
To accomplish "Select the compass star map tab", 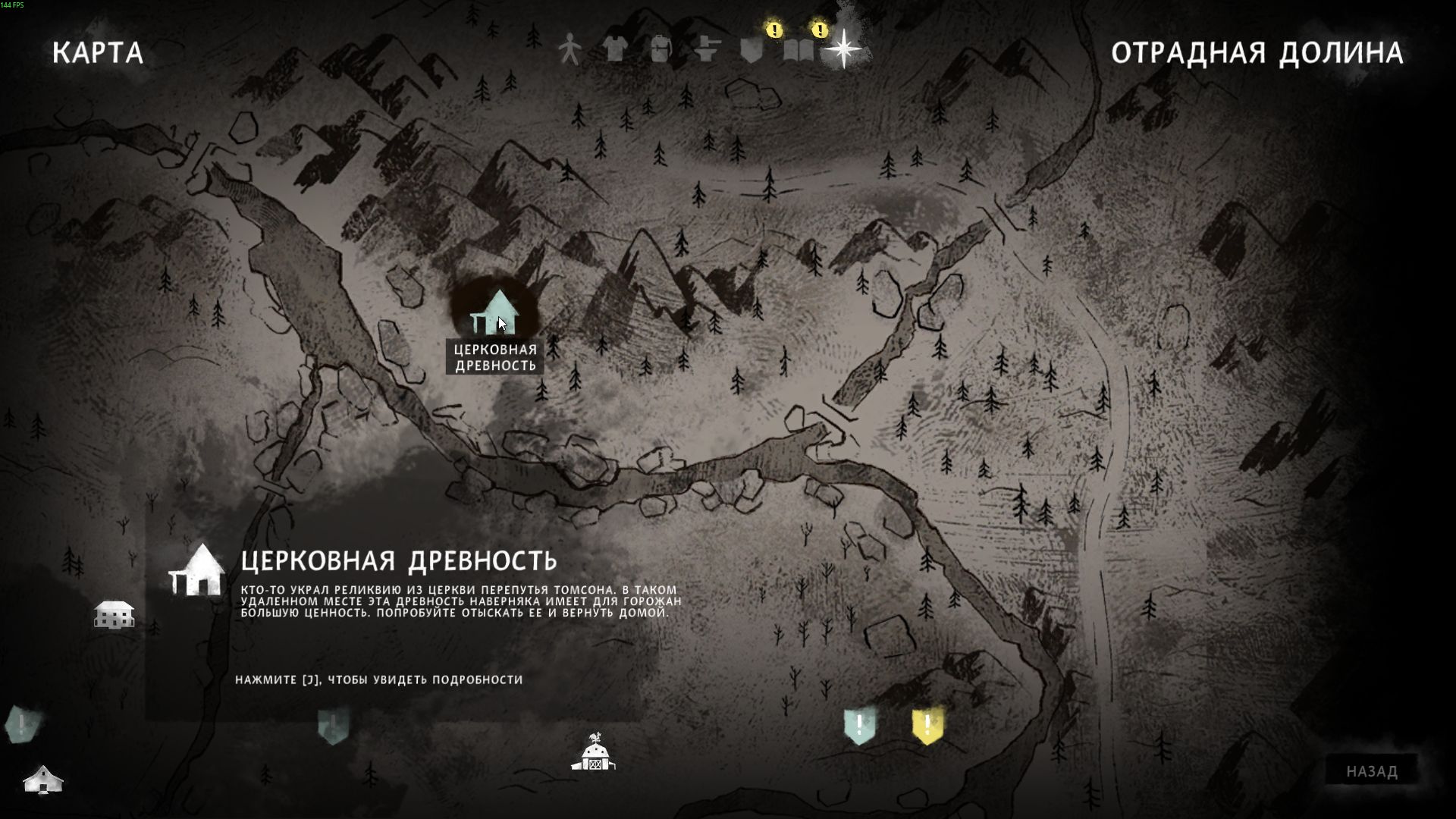I will pos(843,49).
